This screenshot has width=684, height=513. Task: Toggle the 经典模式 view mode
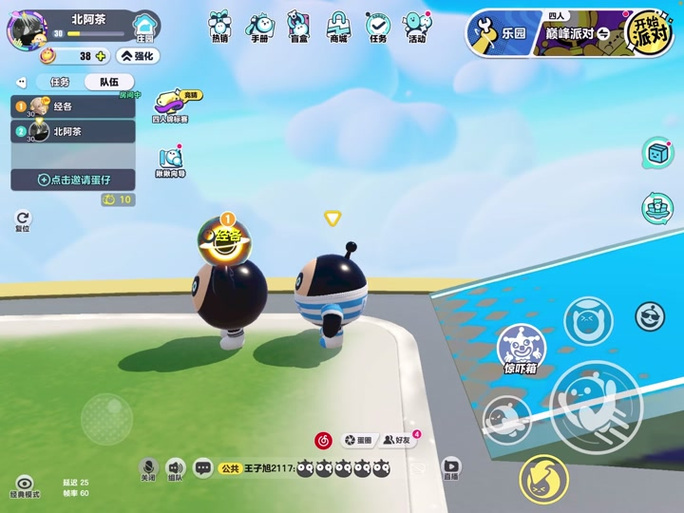24,487
